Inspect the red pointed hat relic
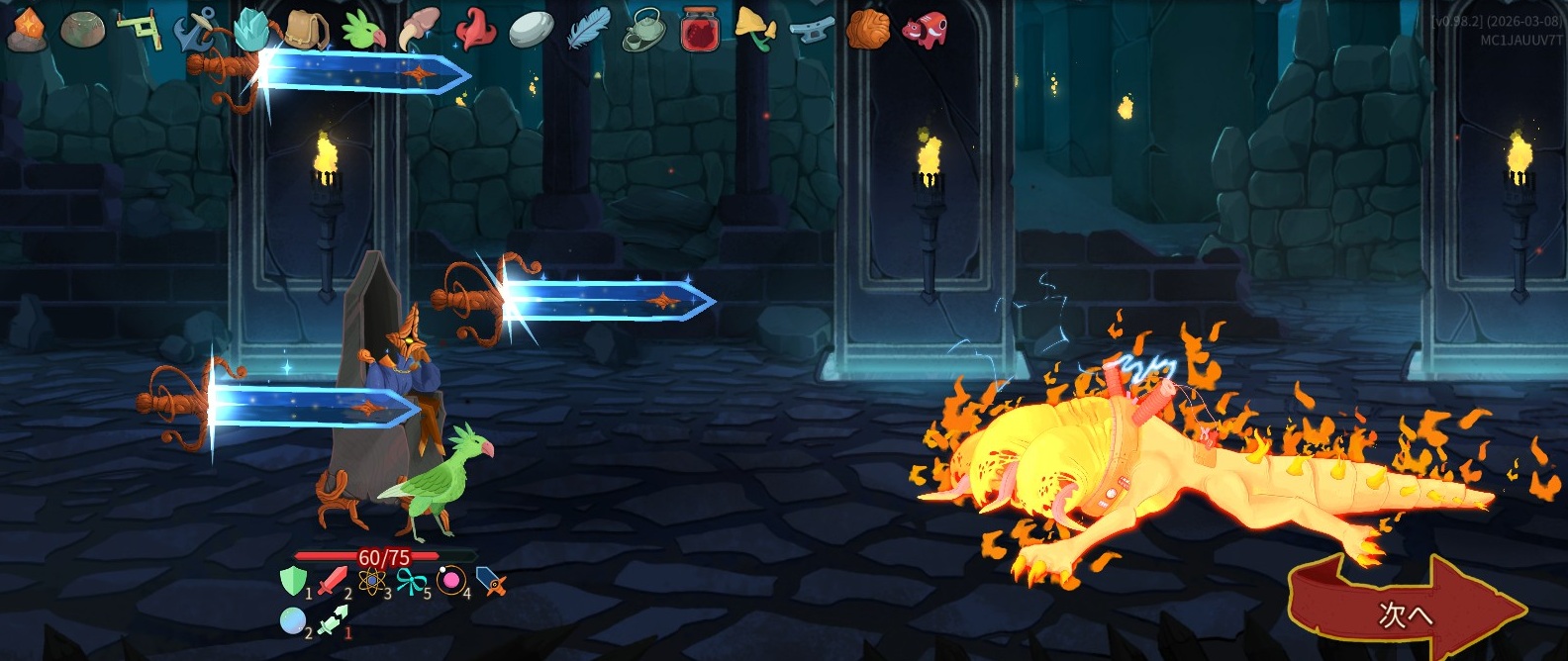 475,29
